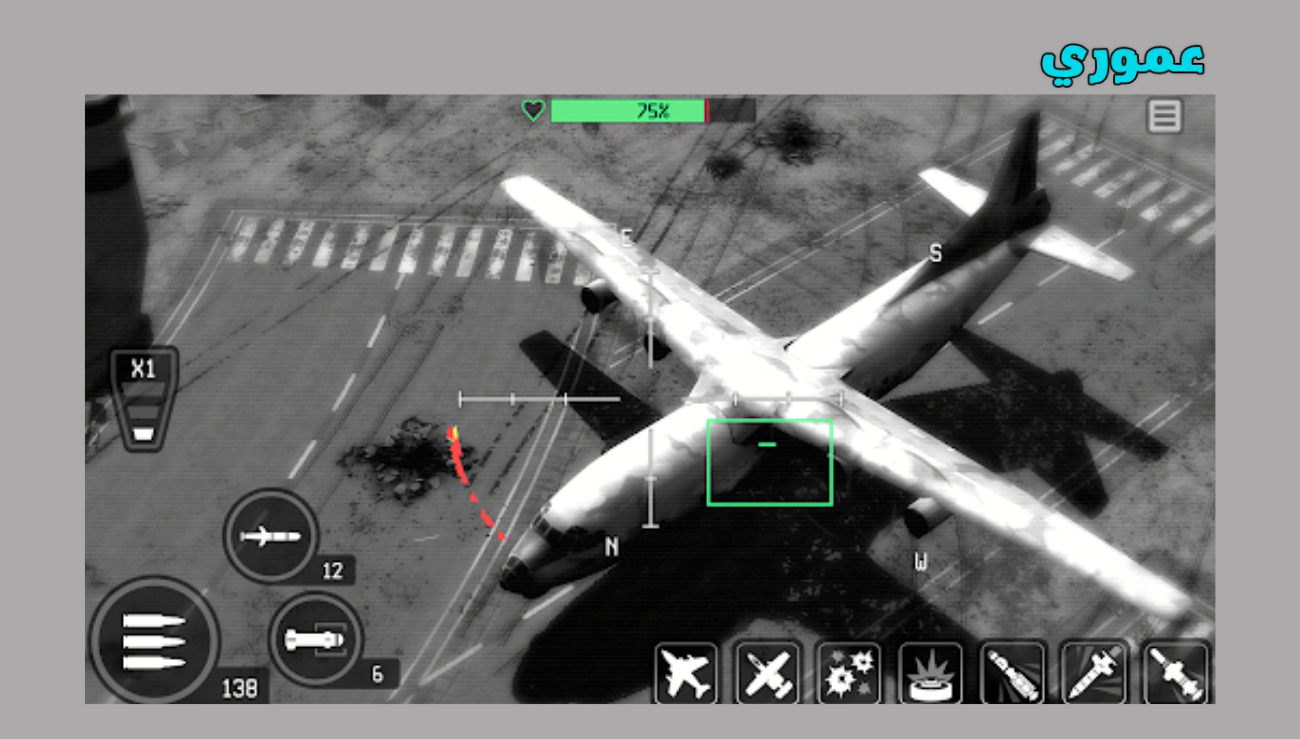Select the crossed-missiles weapon icon

[x=769, y=673]
